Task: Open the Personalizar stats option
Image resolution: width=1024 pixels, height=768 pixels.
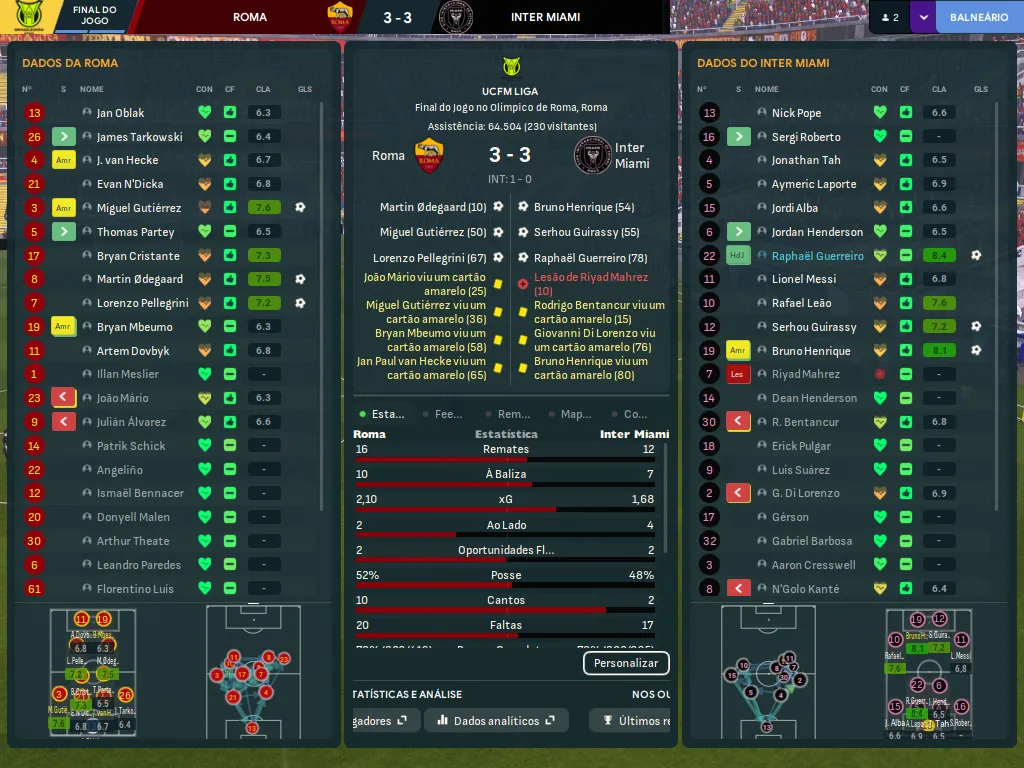Action: coord(626,663)
